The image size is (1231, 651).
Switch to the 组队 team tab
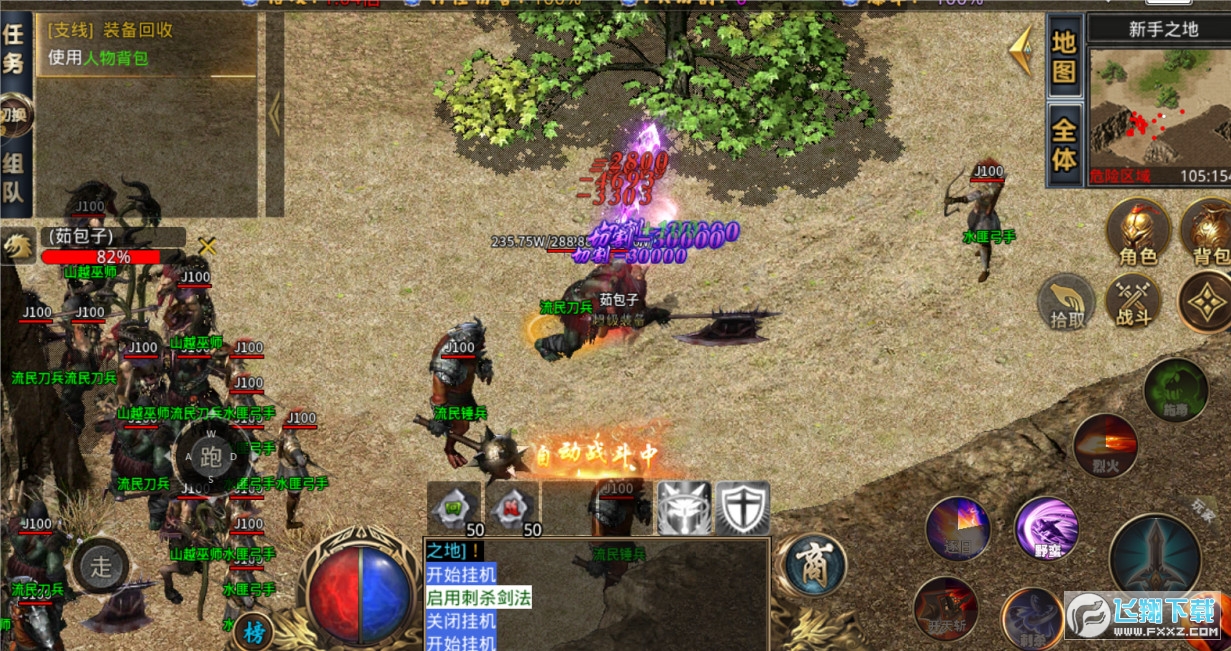(14, 178)
